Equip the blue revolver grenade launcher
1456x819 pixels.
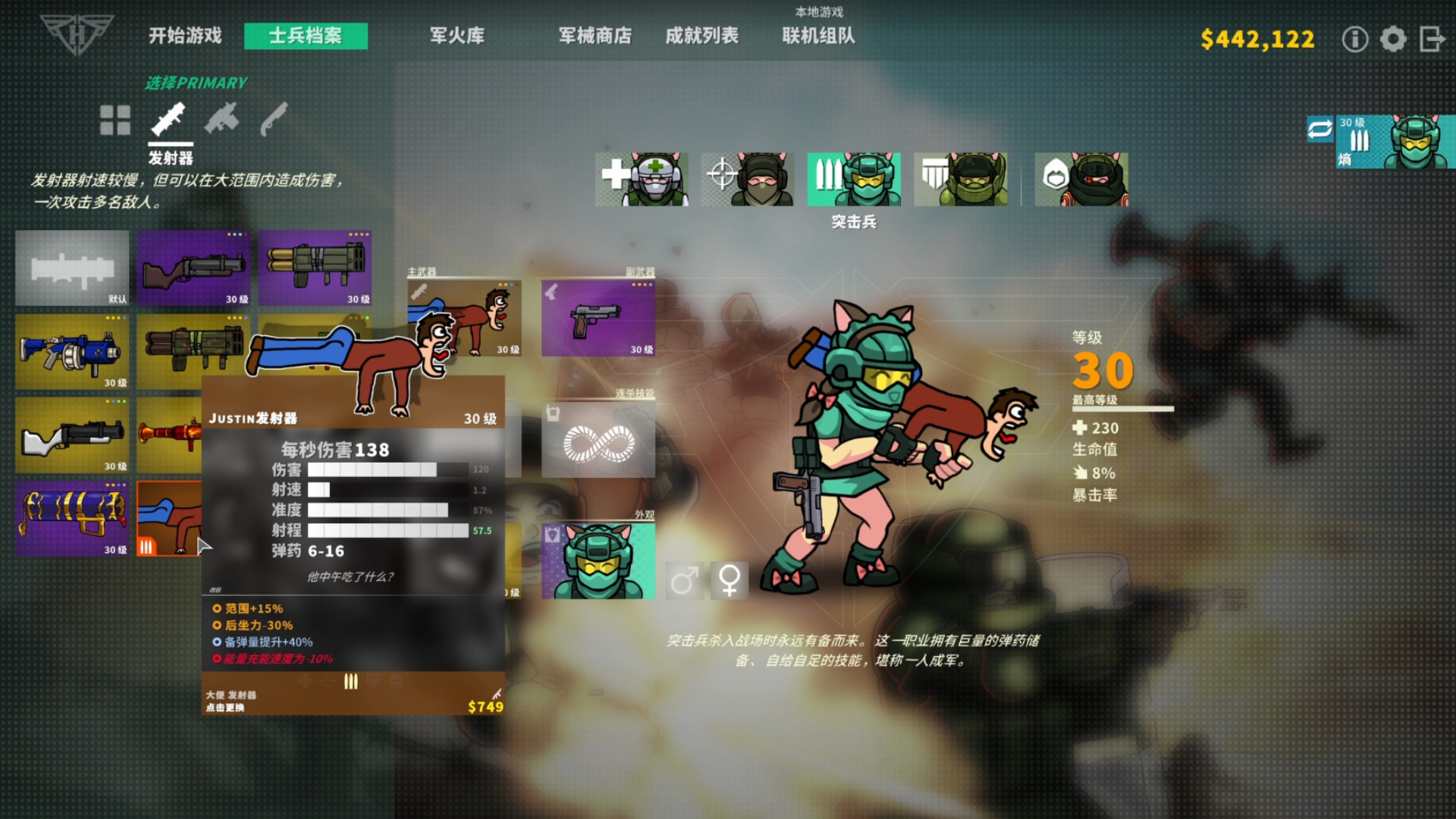click(x=72, y=352)
